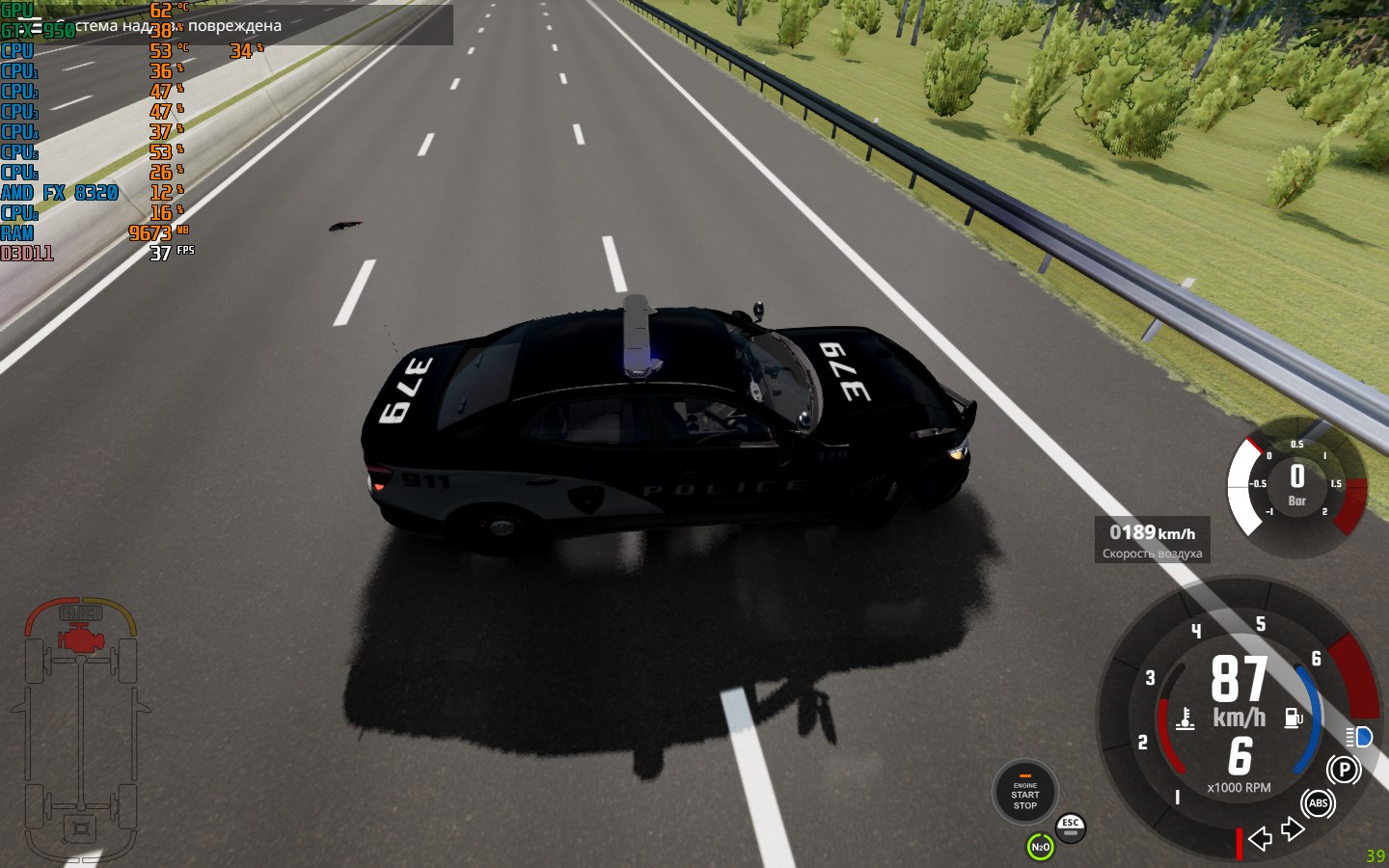Click the airspeed km/h panel
Viewport: 1389px width, 868px height.
1152,540
